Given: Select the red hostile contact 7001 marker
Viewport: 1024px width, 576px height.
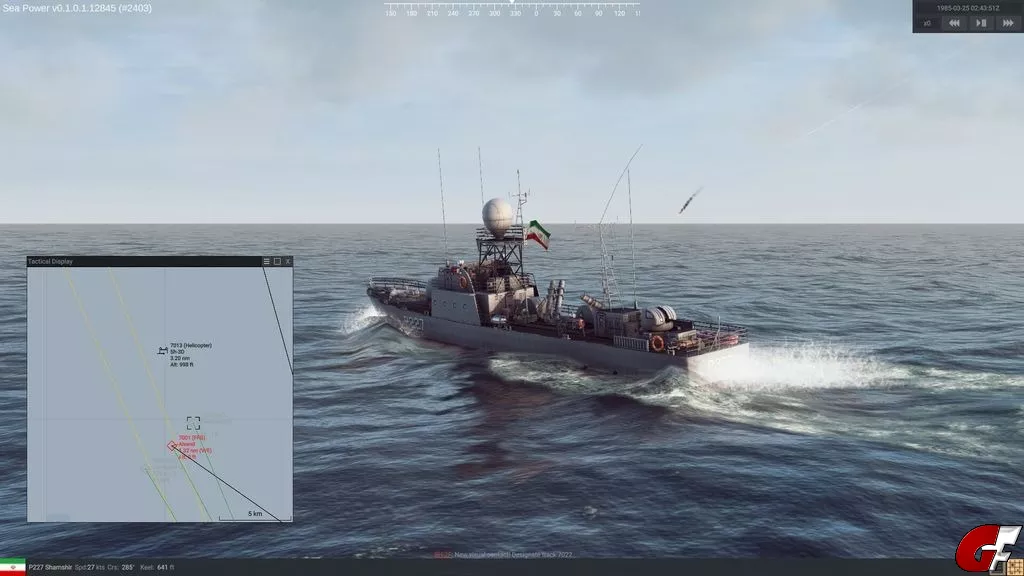Looking at the screenshot, I should click(x=174, y=446).
